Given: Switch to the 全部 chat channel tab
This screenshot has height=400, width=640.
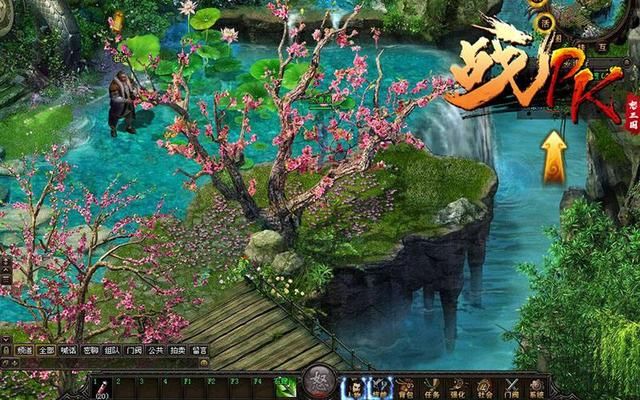Looking at the screenshot, I should 45,351.
